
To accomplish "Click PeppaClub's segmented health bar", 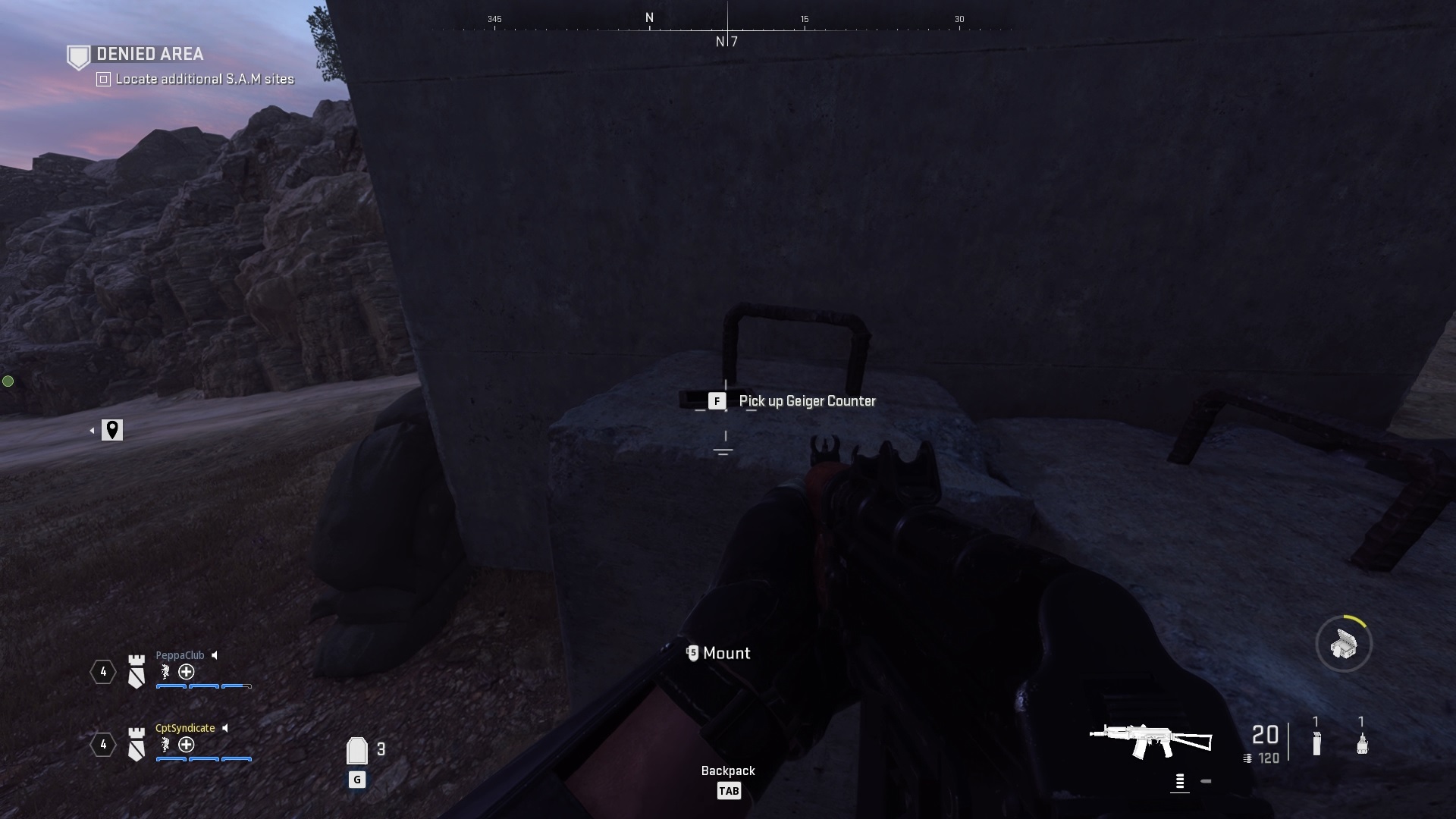I will pos(202,687).
